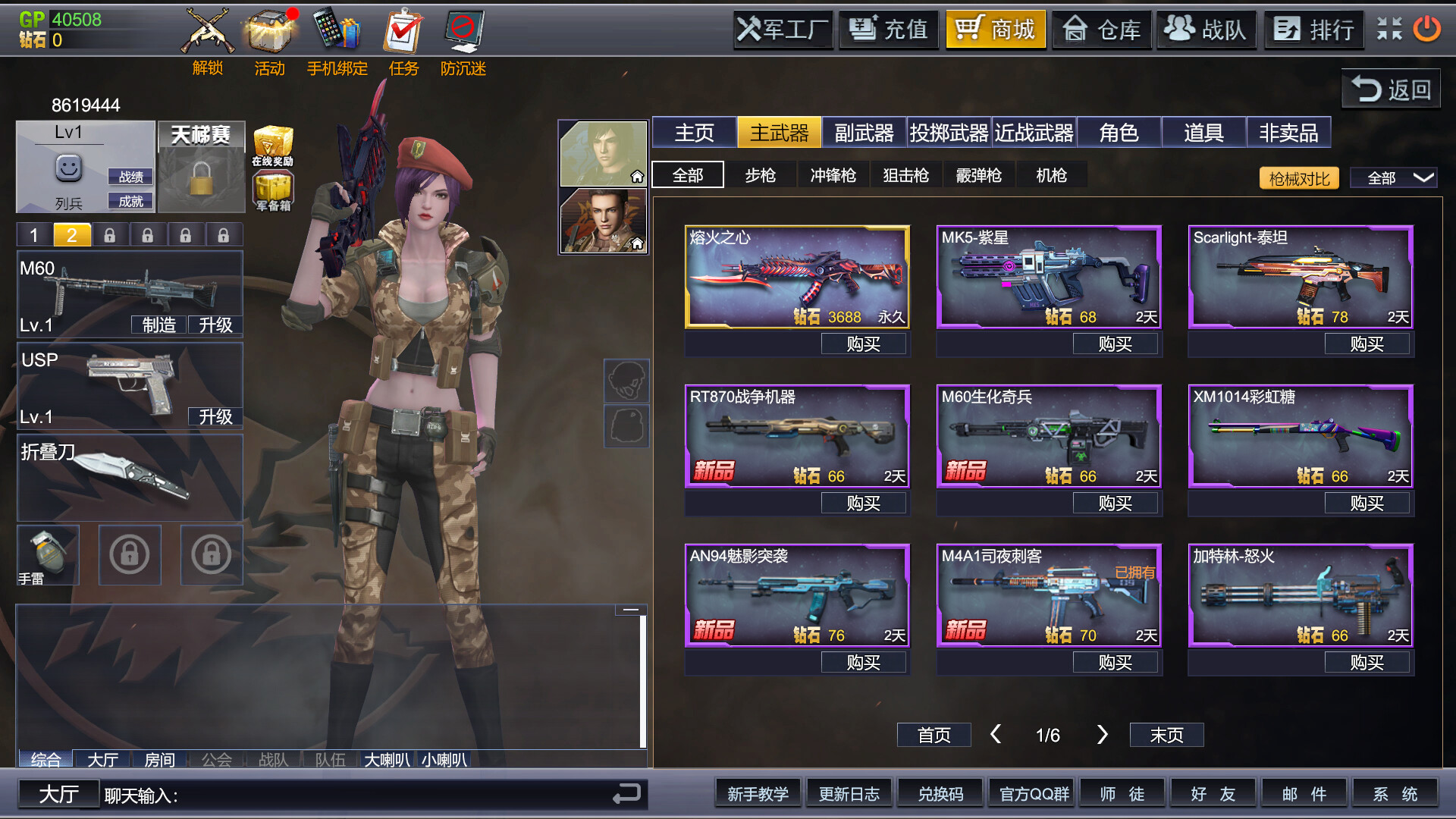Buy the 熔火之心 weapon

click(x=863, y=343)
